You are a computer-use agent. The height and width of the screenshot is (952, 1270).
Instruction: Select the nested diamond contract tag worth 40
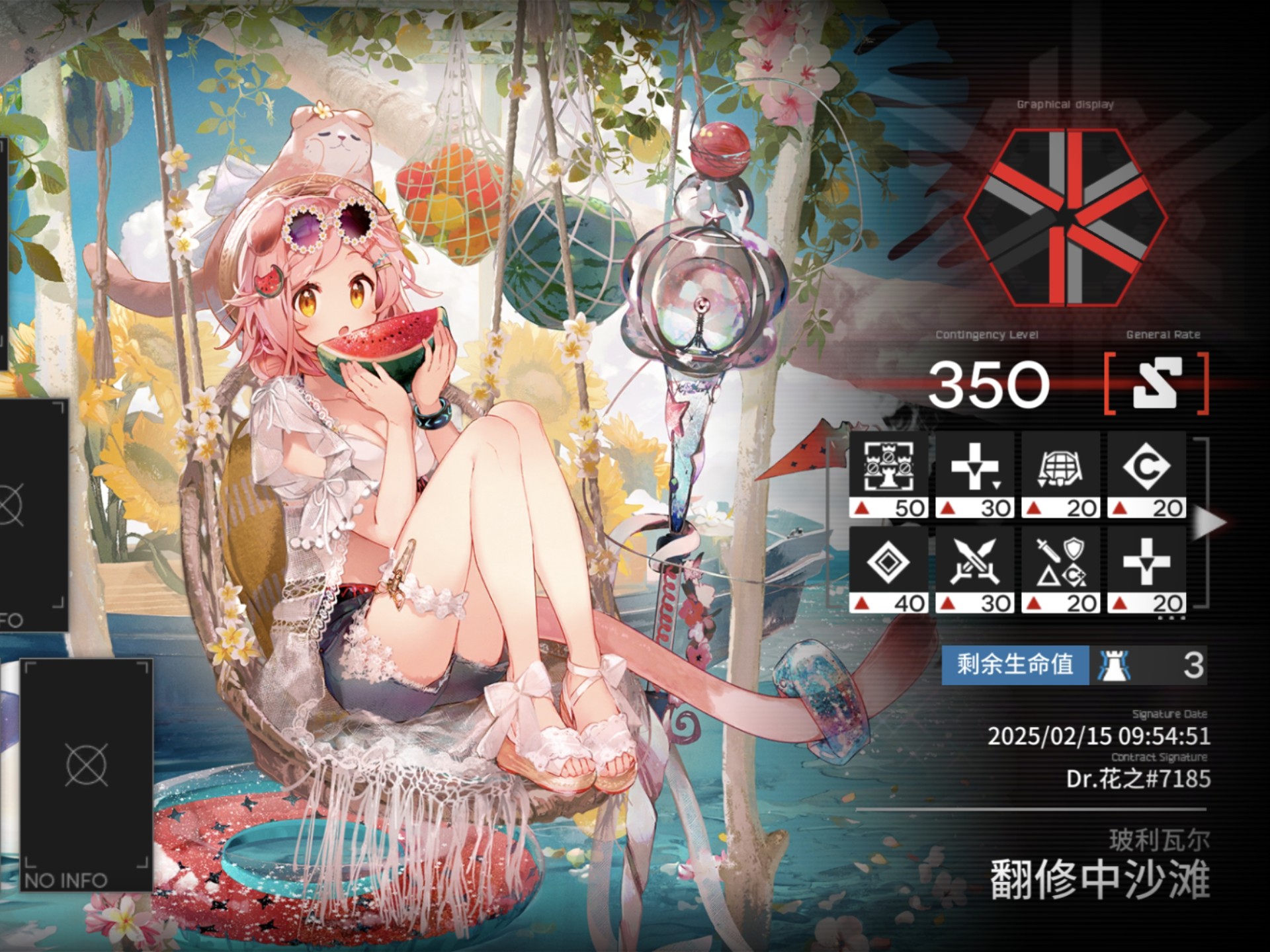(889, 569)
